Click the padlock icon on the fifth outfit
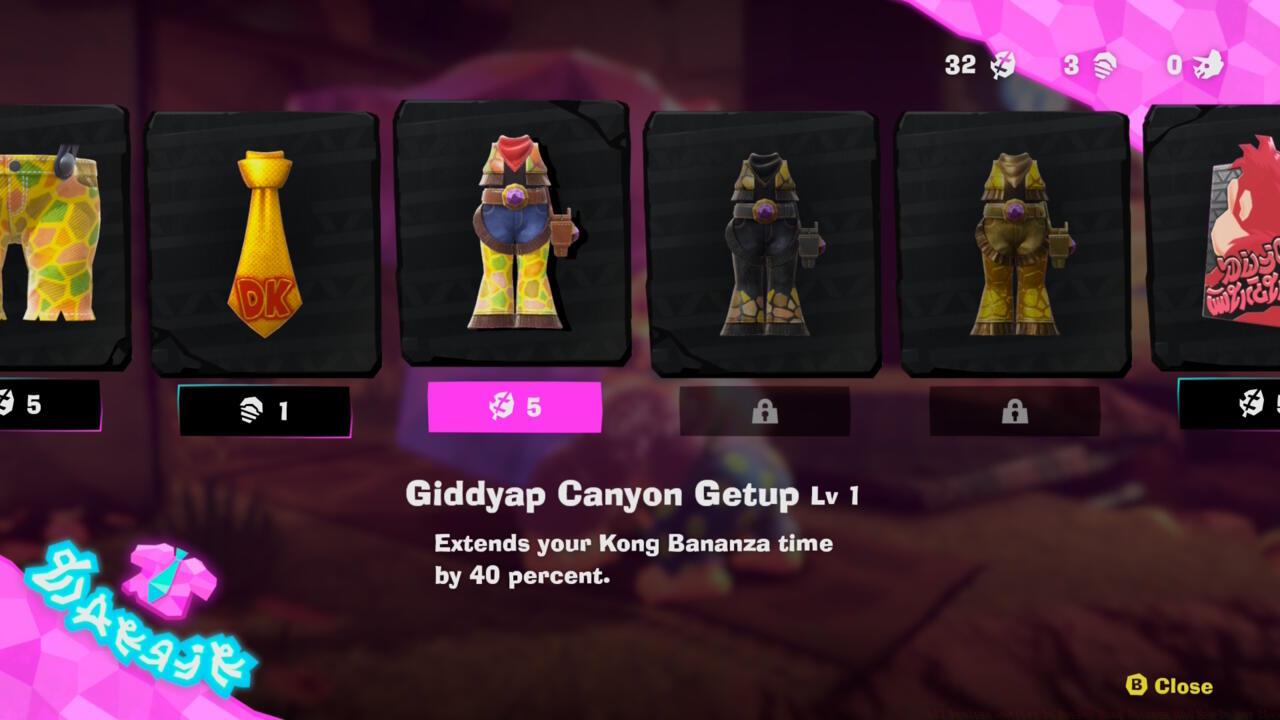Image resolution: width=1280 pixels, height=720 pixels. pyautogui.click(x=1015, y=410)
